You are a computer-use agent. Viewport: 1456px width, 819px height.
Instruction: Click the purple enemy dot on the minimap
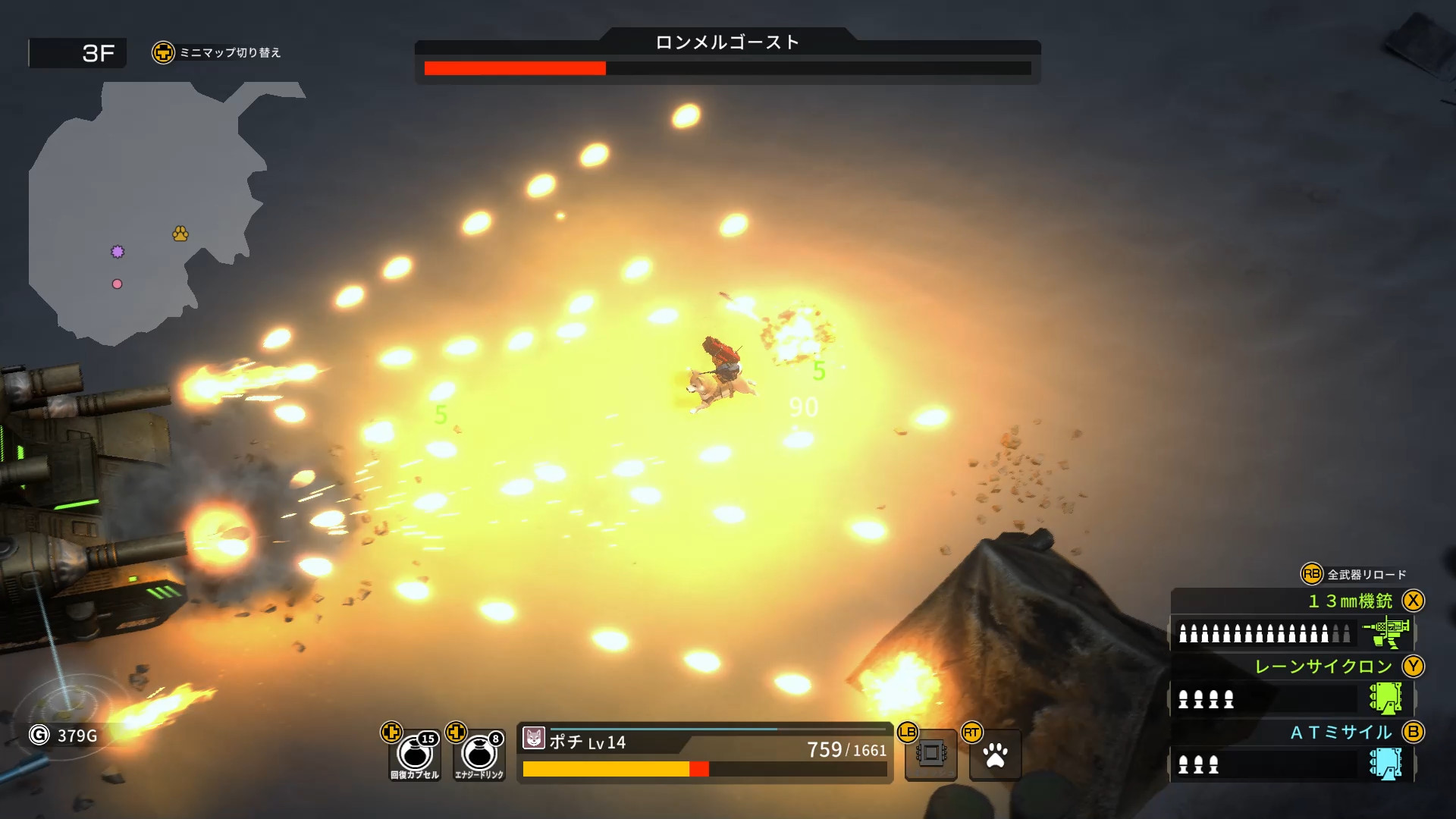pyautogui.click(x=118, y=250)
